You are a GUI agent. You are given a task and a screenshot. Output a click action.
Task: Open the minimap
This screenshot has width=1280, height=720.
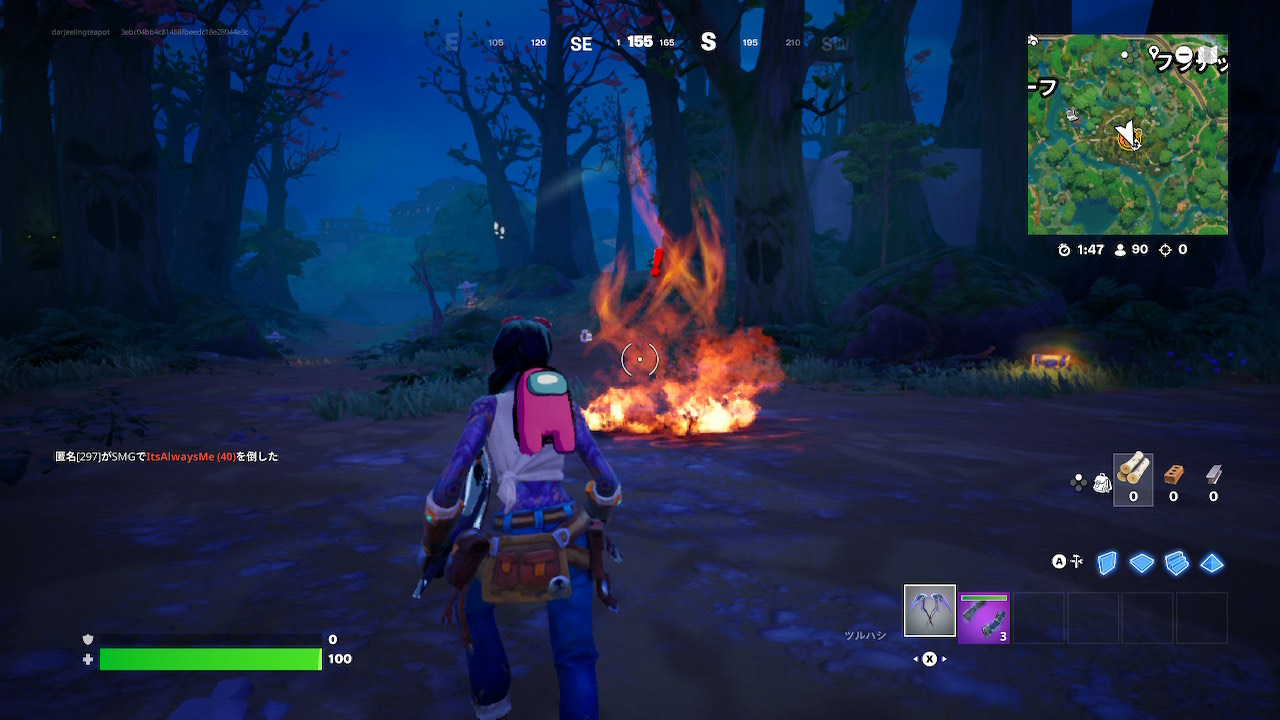click(x=1127, y=135)
